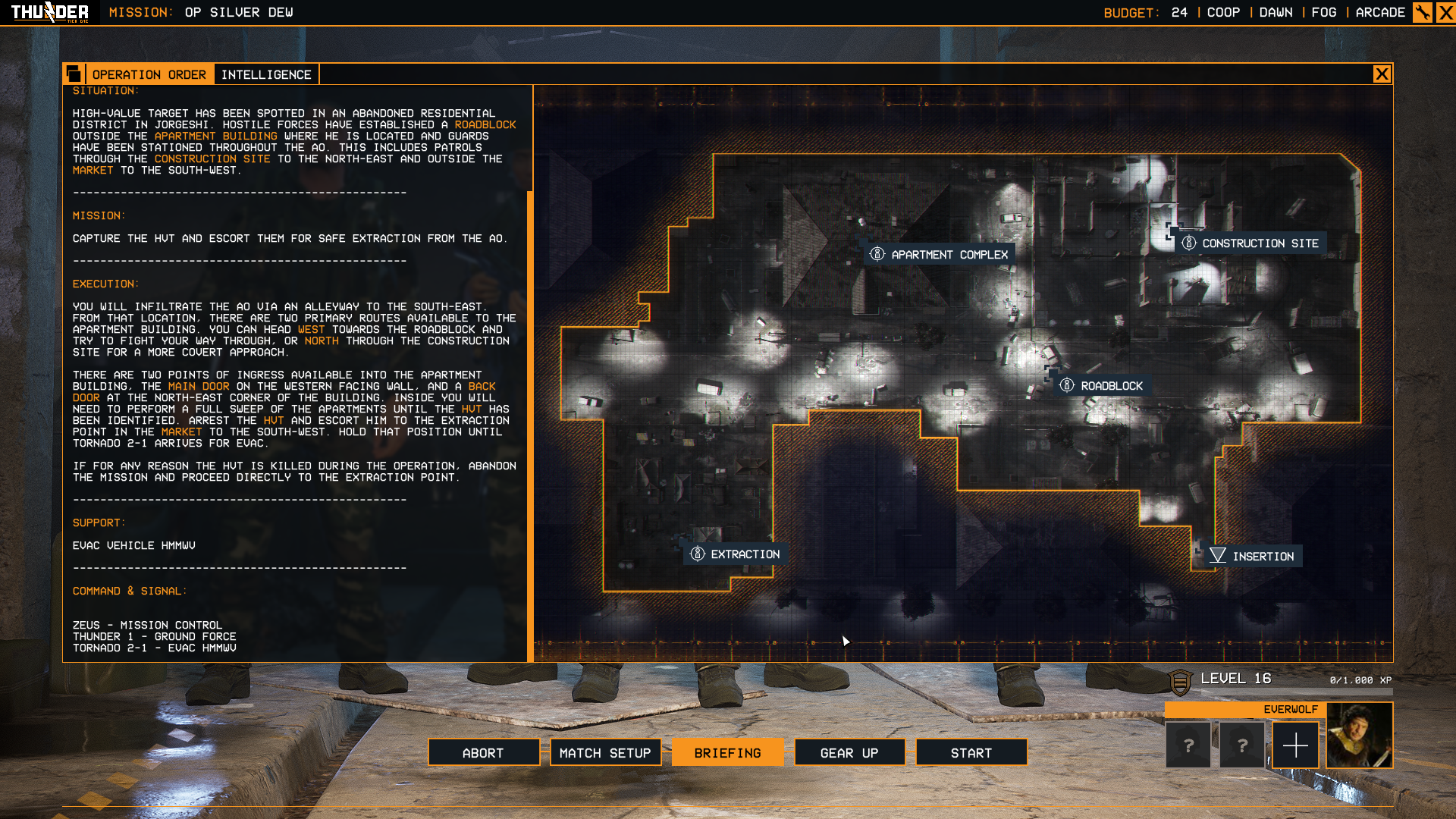Close the briefing panel
The height and width of the screenshot is (819, 1456).
[x=1382, y=74]
